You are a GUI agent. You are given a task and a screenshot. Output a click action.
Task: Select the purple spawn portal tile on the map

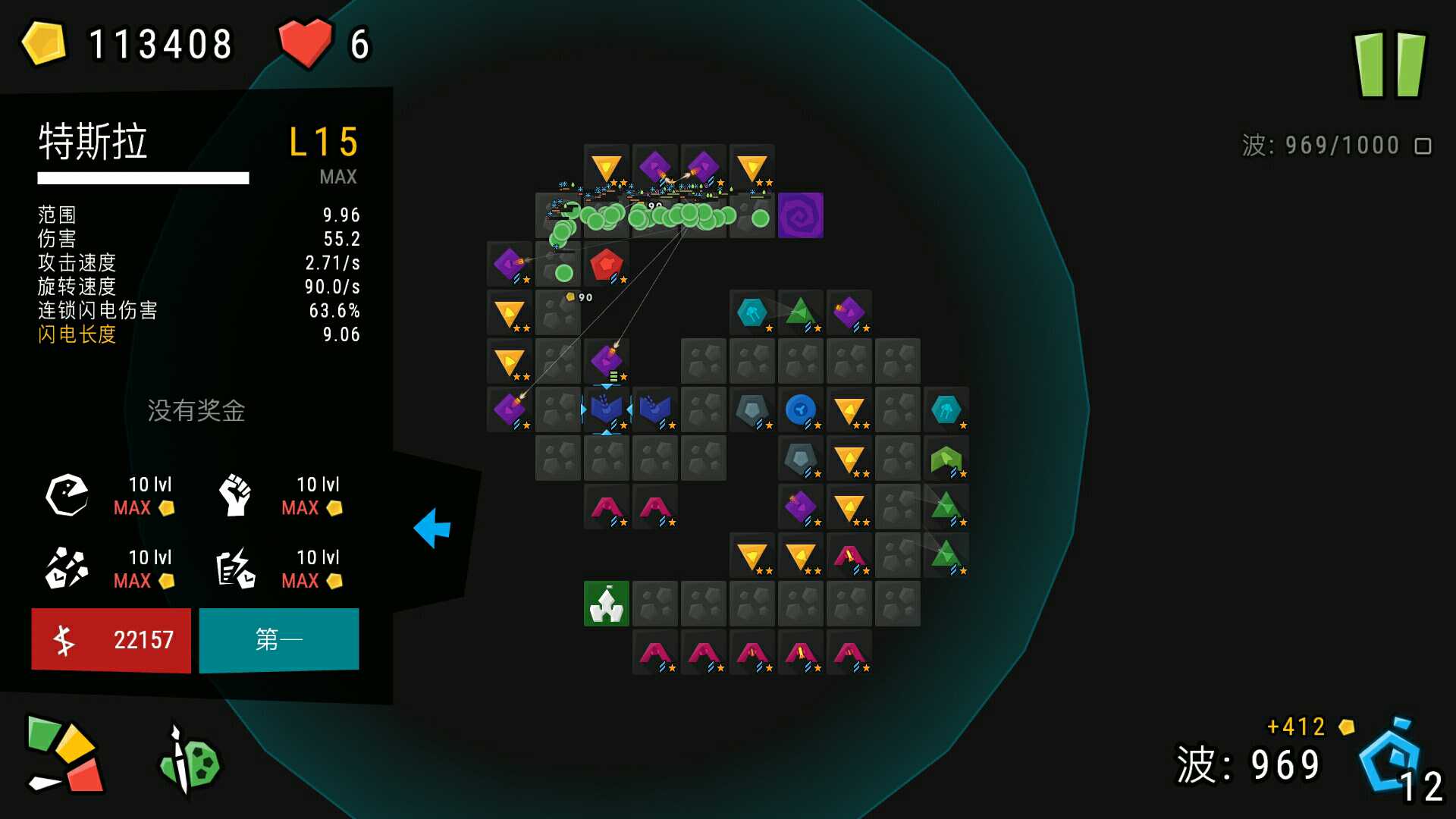(x=801, y=215)
